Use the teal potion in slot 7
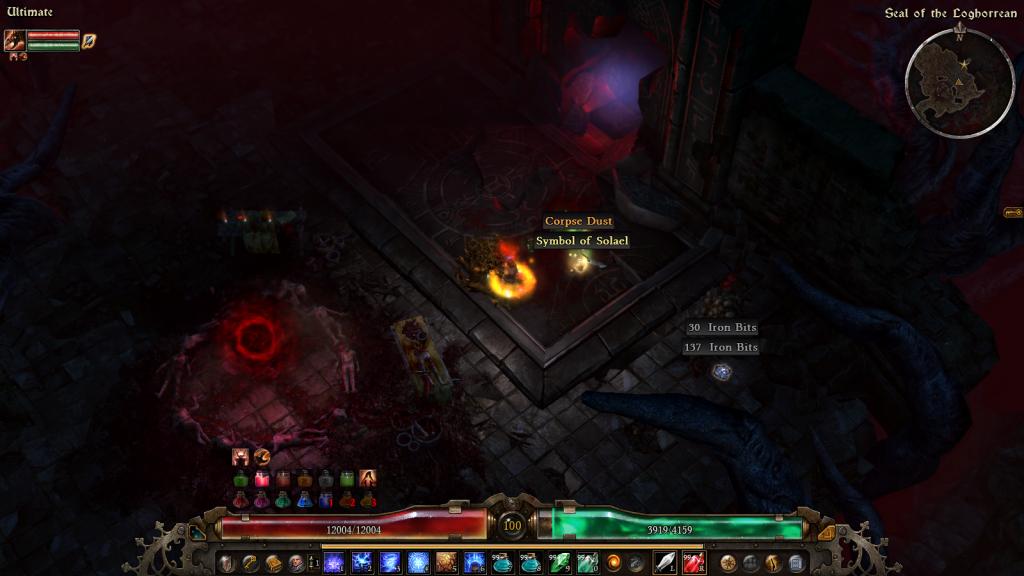1024x576 pixels. [502, 563]
